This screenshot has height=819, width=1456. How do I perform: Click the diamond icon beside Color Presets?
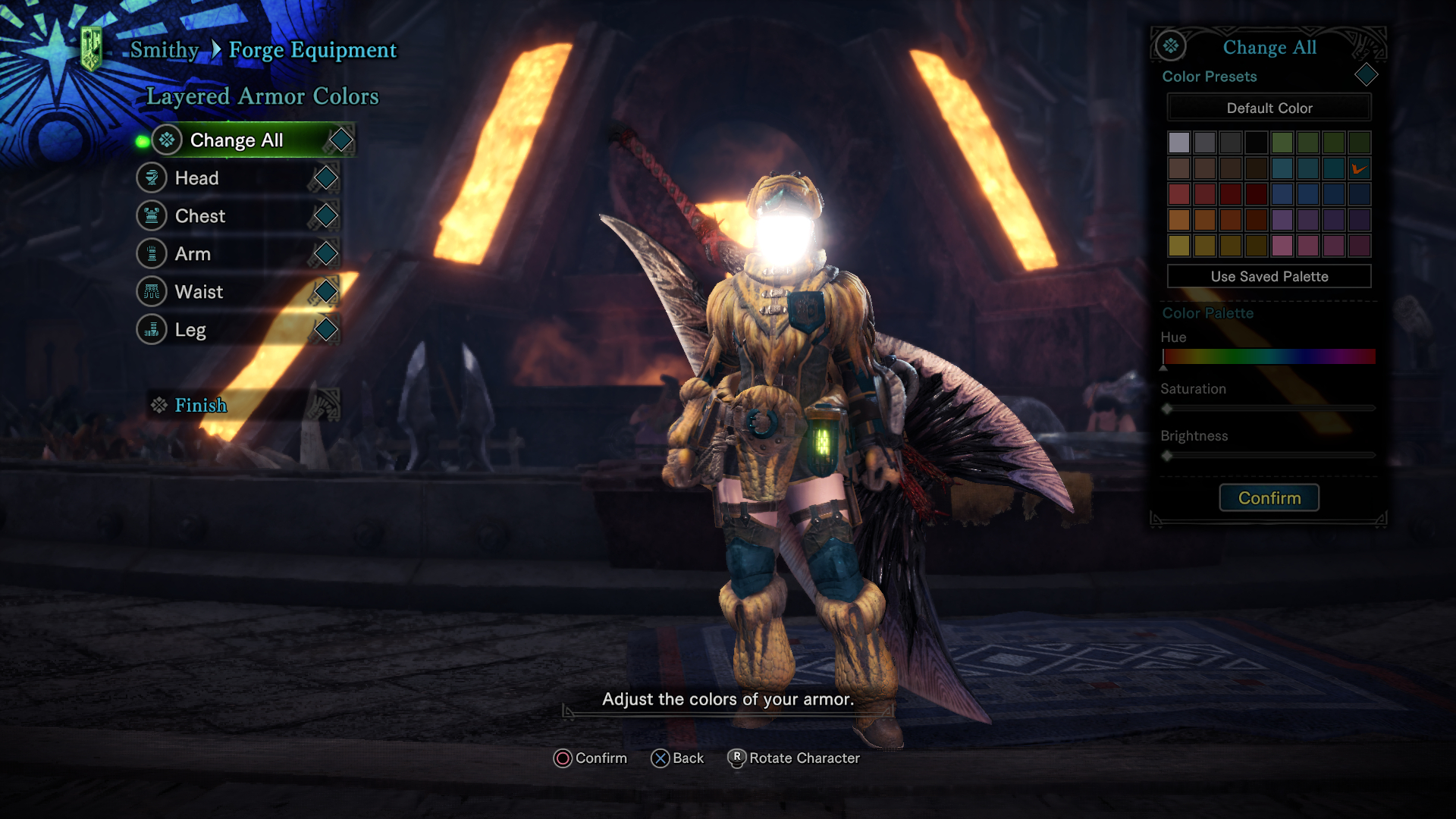pos(1367,75)
